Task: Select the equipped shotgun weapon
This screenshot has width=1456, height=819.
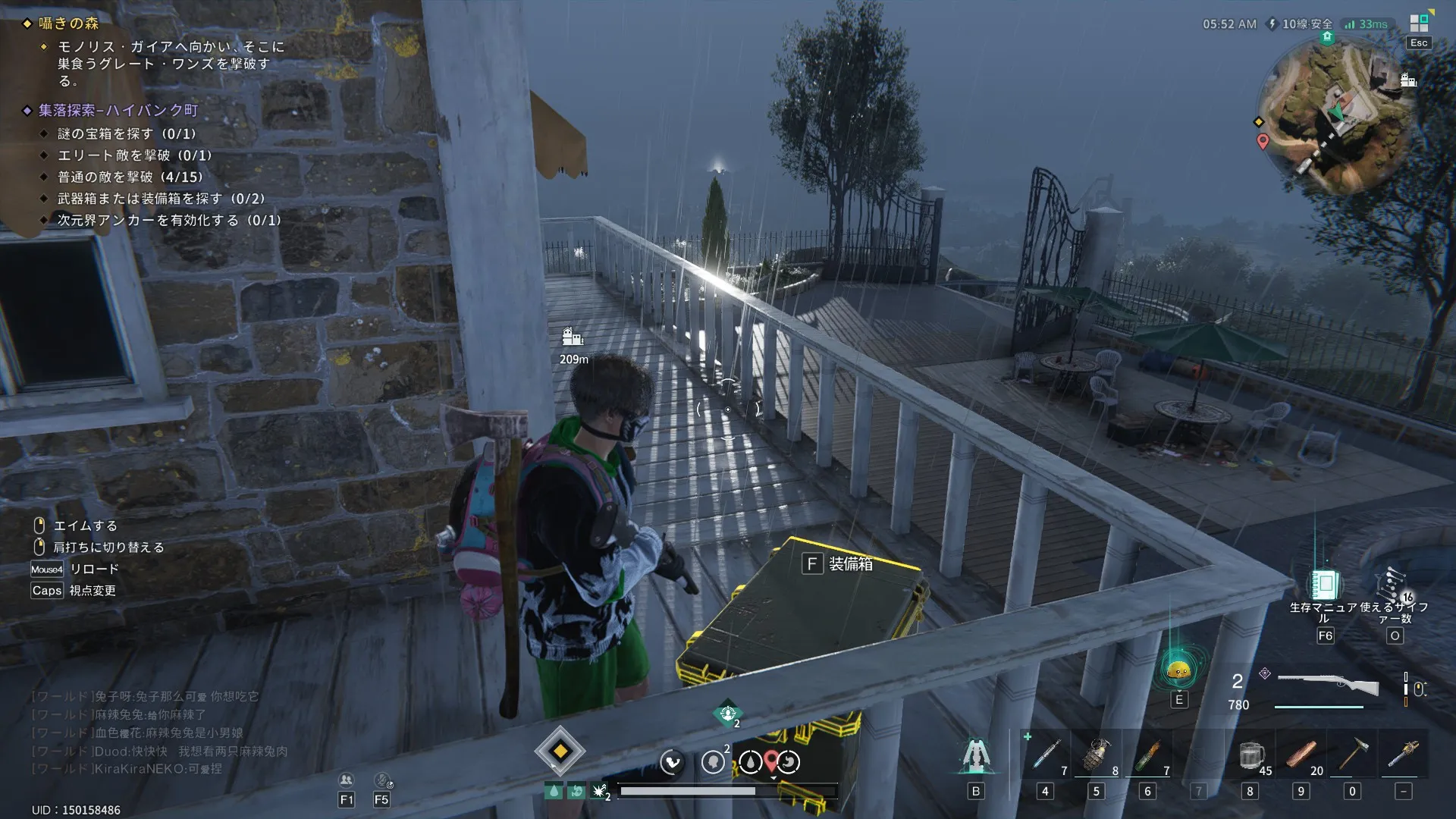Action: (1328, 684)
